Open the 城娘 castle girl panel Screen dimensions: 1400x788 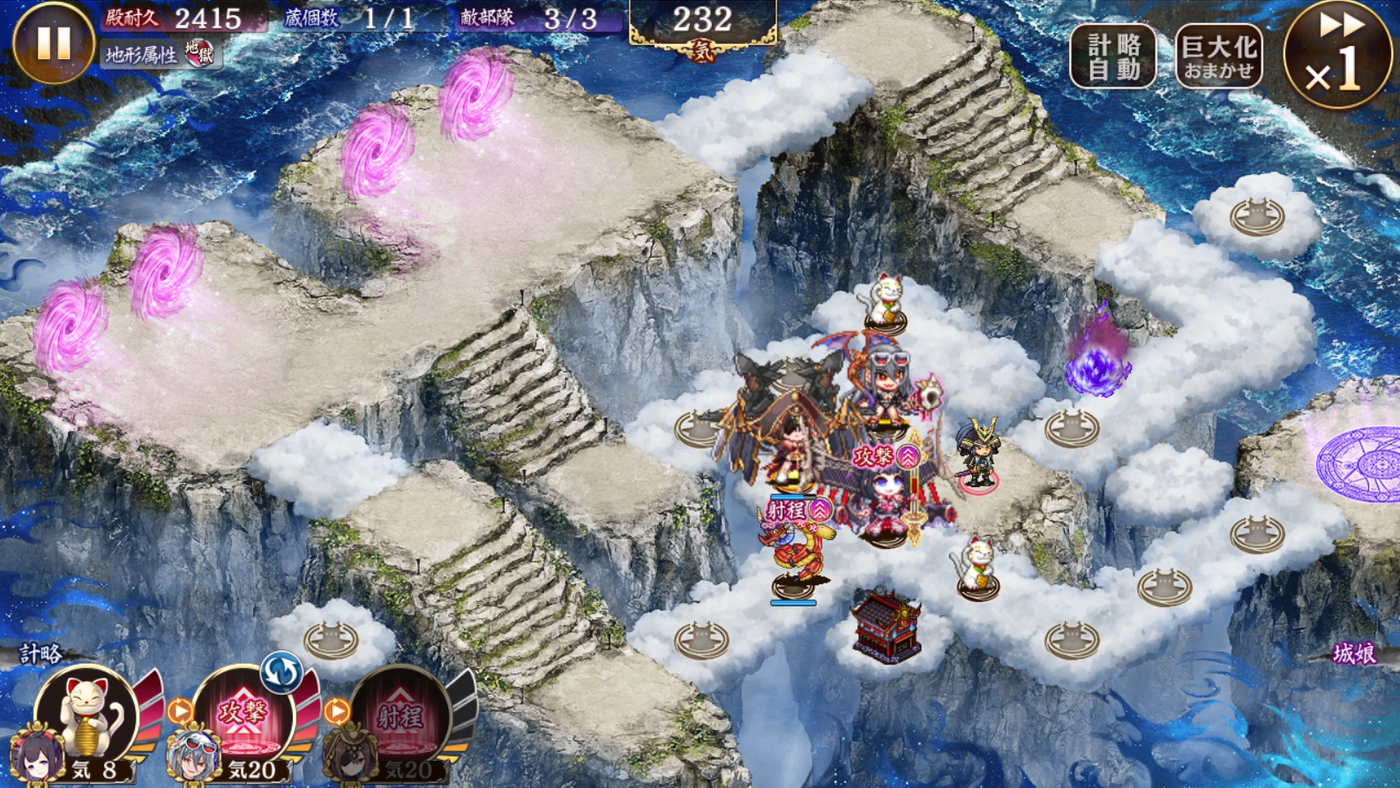tap(1354, 654)
